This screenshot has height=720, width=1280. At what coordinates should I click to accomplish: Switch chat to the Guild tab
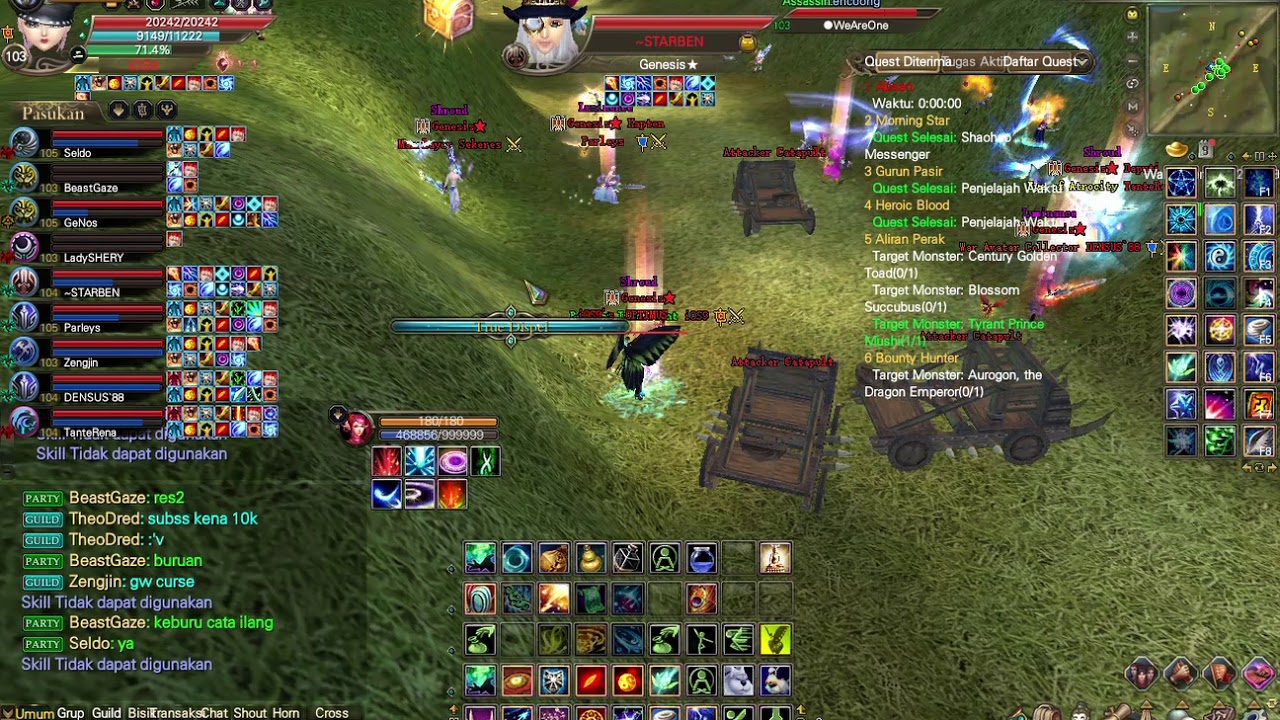click(x=106, y=713)
